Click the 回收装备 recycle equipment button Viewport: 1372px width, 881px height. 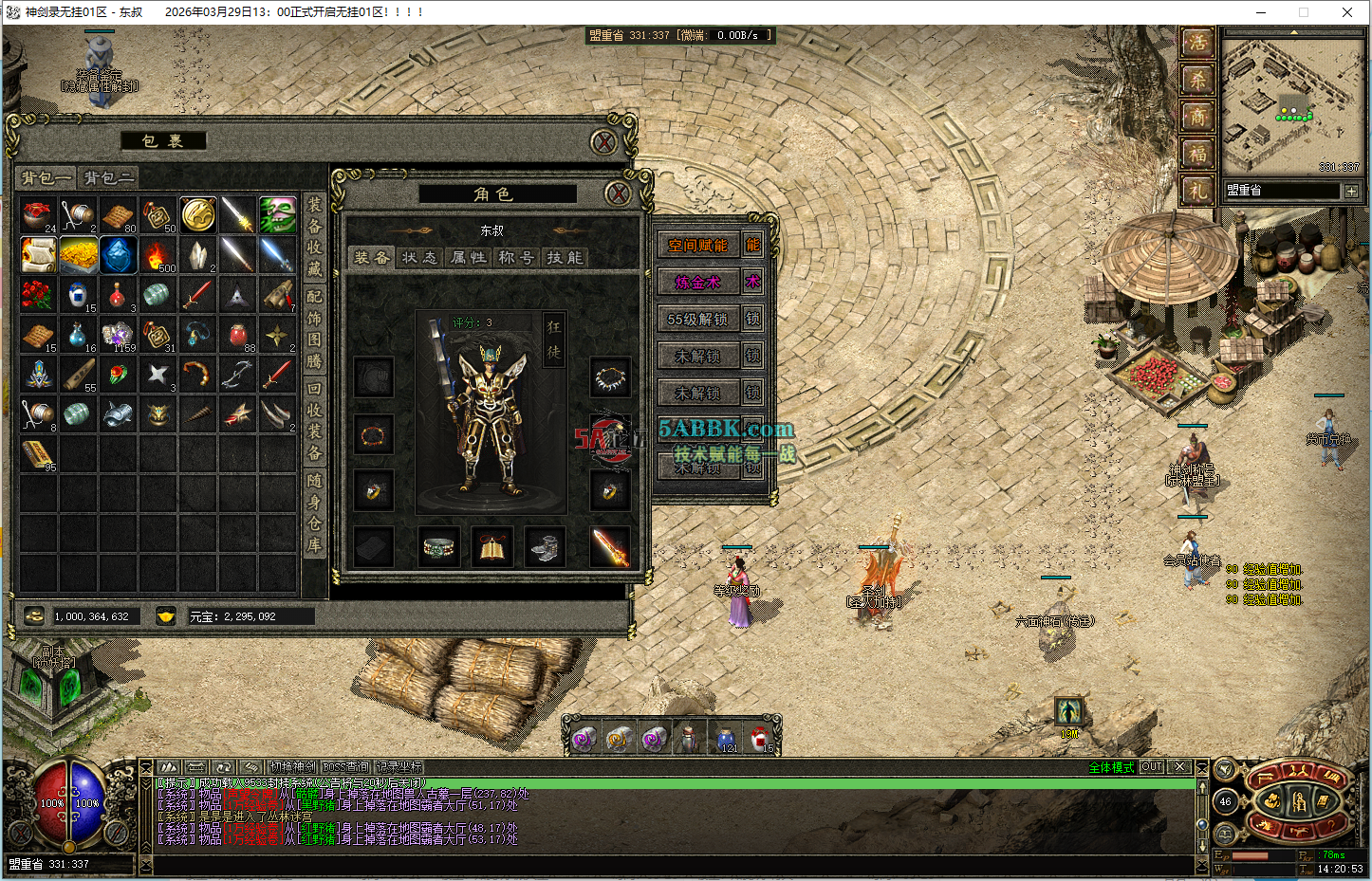tap(314, 420)
